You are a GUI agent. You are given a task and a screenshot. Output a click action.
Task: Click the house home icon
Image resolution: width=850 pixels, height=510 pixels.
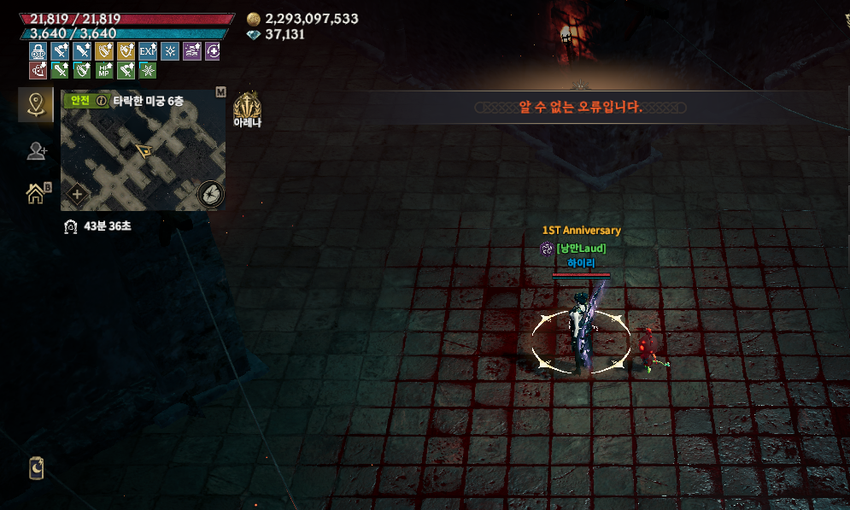point(36,193)
